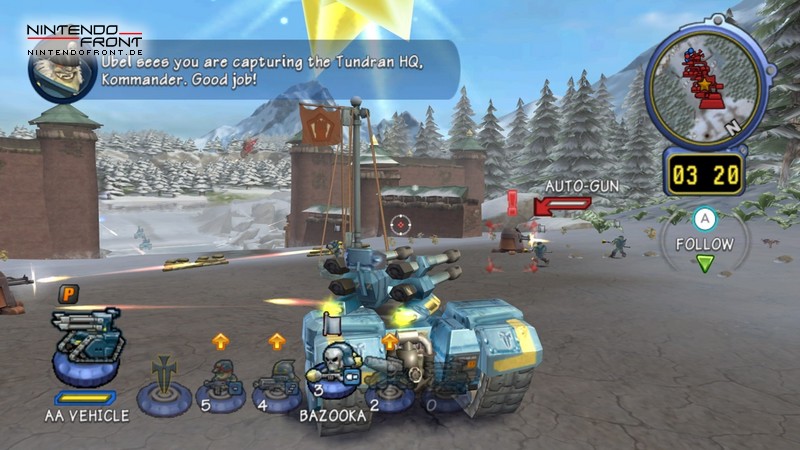The image size is (800, 450).
Task: Activate the Follow command
Action: click(x=705, y=243)
